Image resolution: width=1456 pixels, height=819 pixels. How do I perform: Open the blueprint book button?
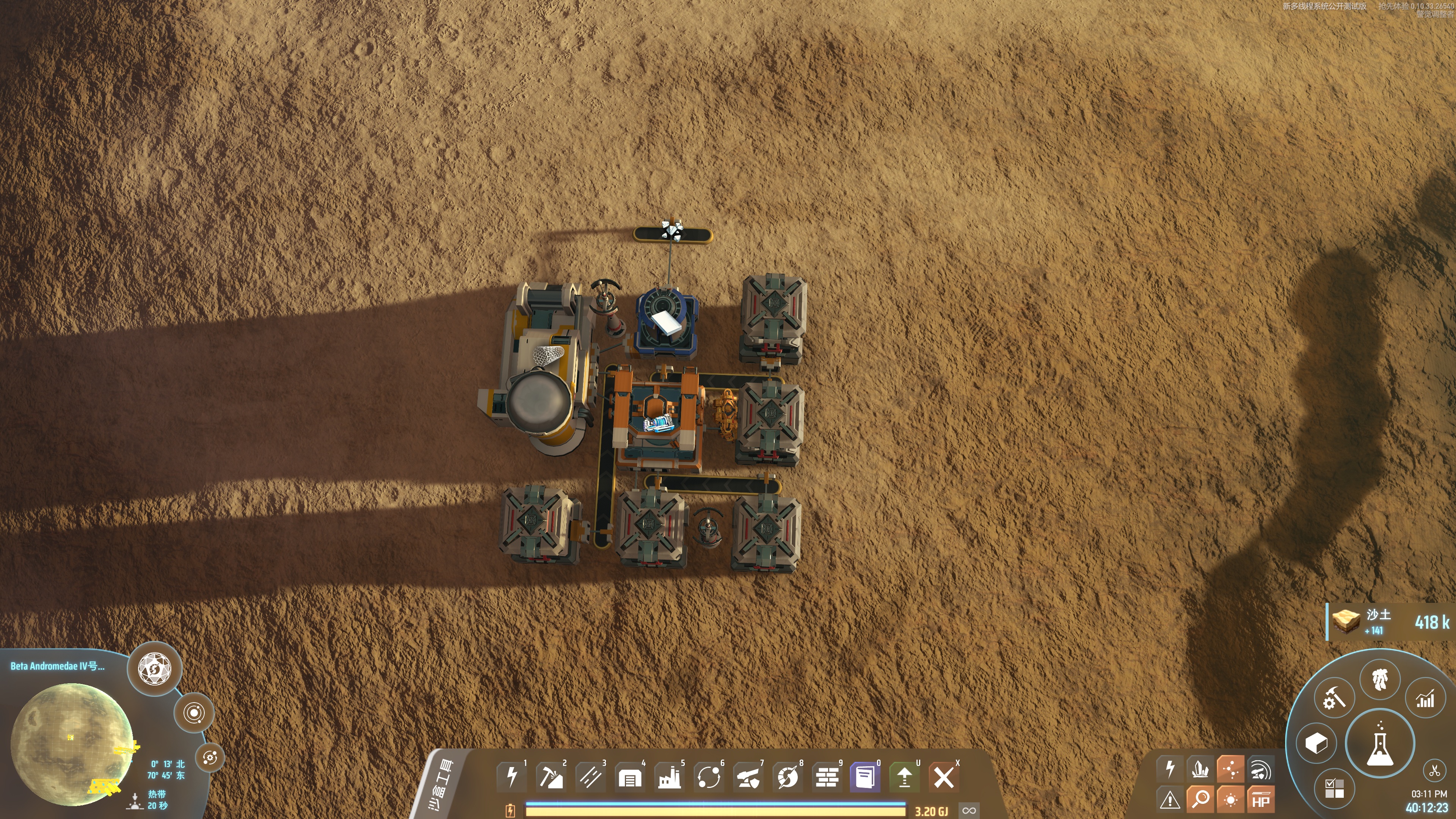pyautogui.click(x=865, y=777)
